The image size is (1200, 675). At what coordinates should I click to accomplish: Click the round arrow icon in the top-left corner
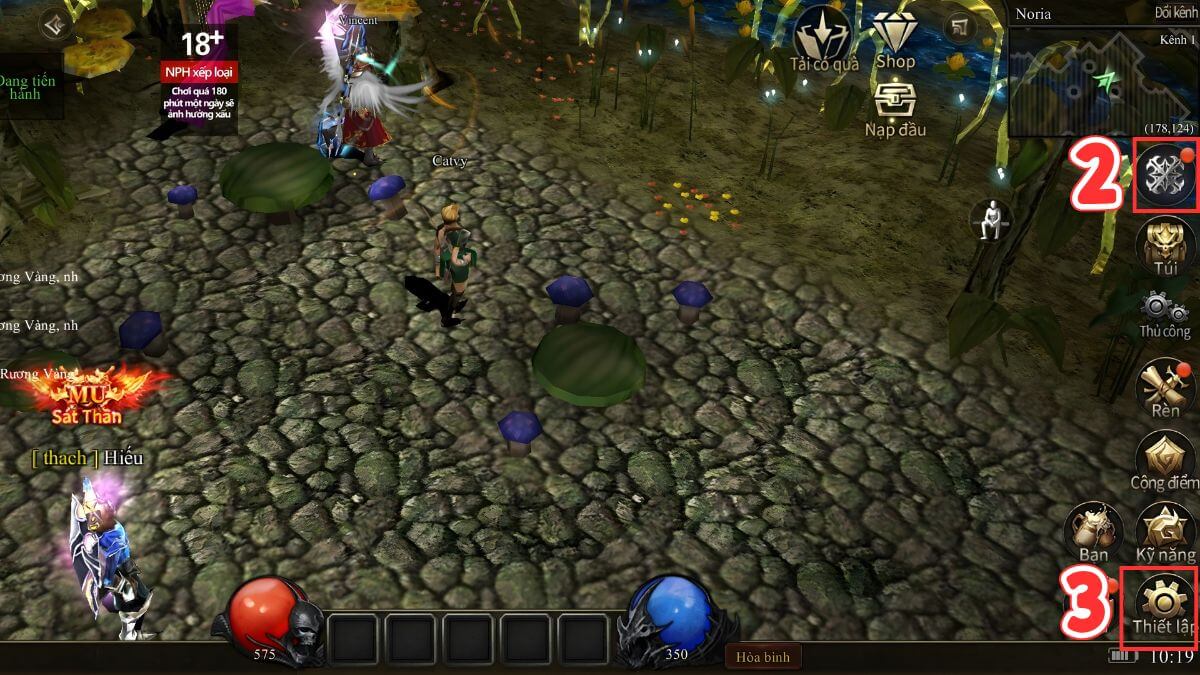pos(56,24)
